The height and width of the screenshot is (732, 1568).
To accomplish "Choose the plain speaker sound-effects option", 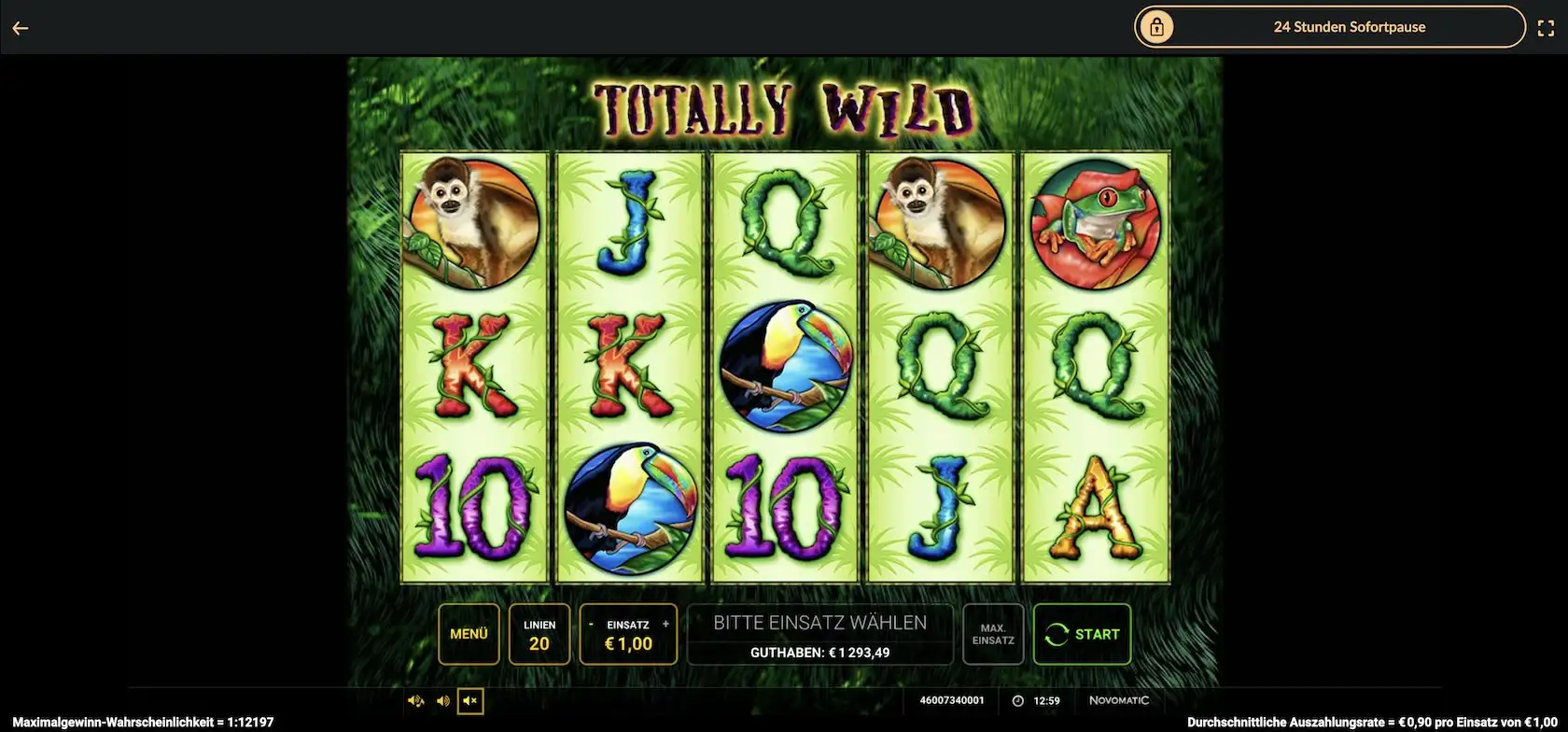I will (x=443, y=700).
